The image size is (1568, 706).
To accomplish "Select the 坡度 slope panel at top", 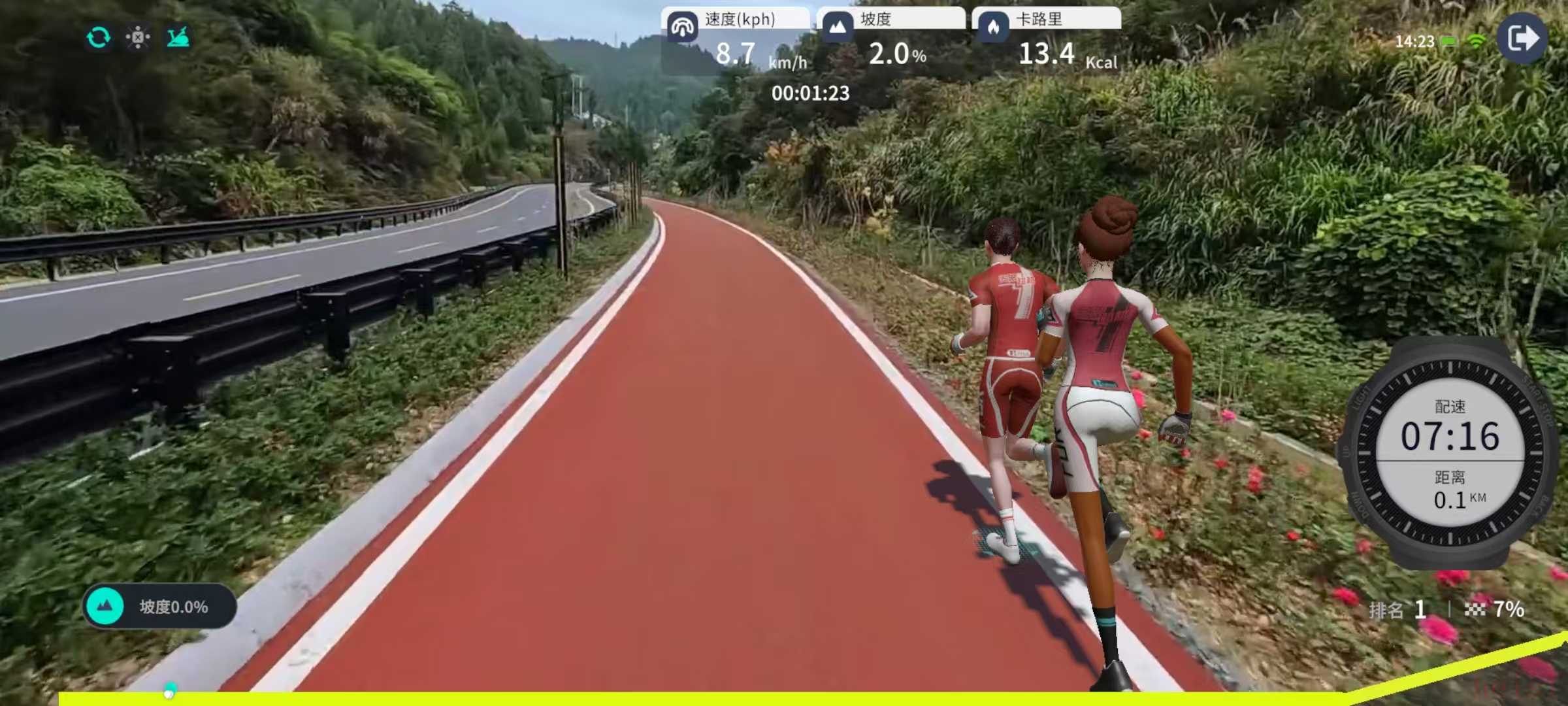I will tap(891, 41).
